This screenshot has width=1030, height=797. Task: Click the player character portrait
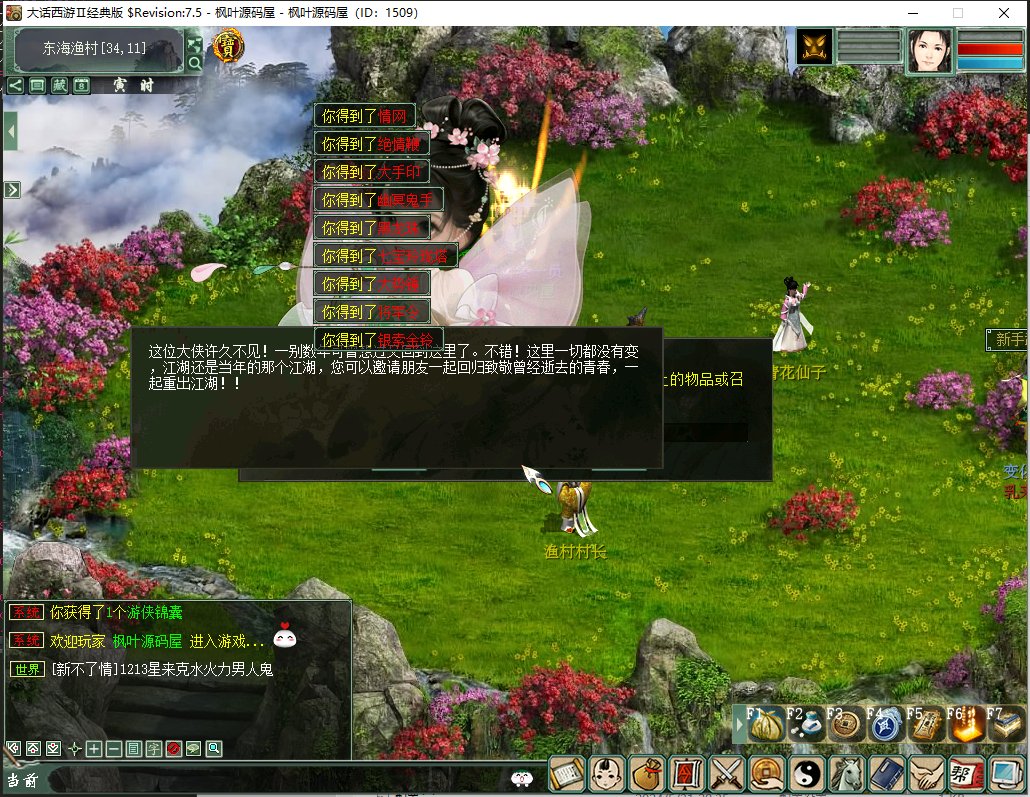[x=929, y=50]
